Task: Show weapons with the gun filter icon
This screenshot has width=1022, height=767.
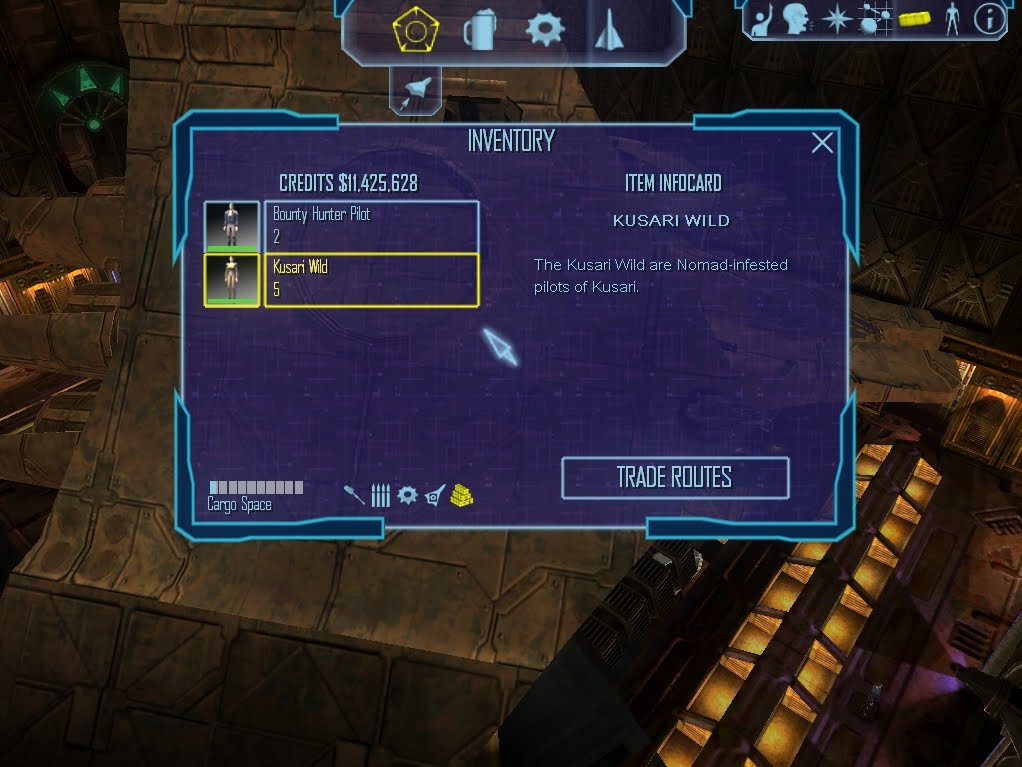Action: (354, 495)
